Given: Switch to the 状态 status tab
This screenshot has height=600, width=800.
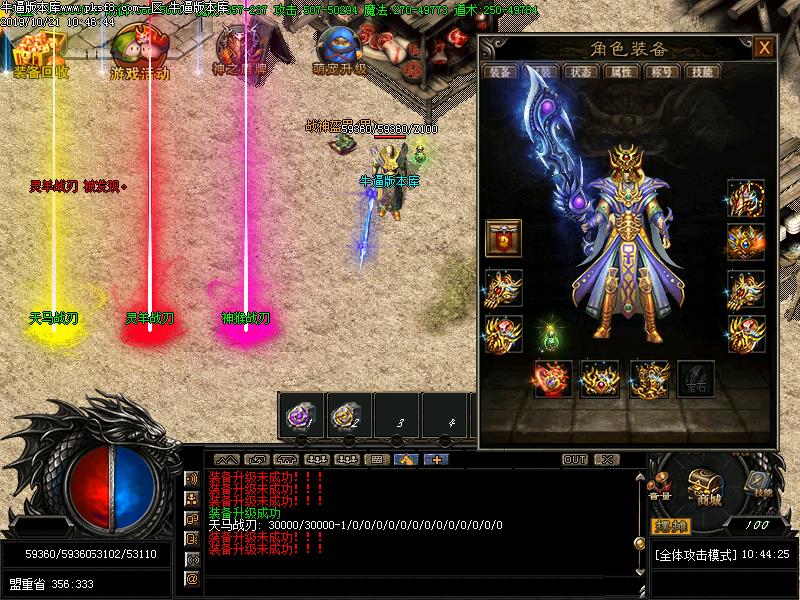Looking at the screenshot, I should (580, 72).
